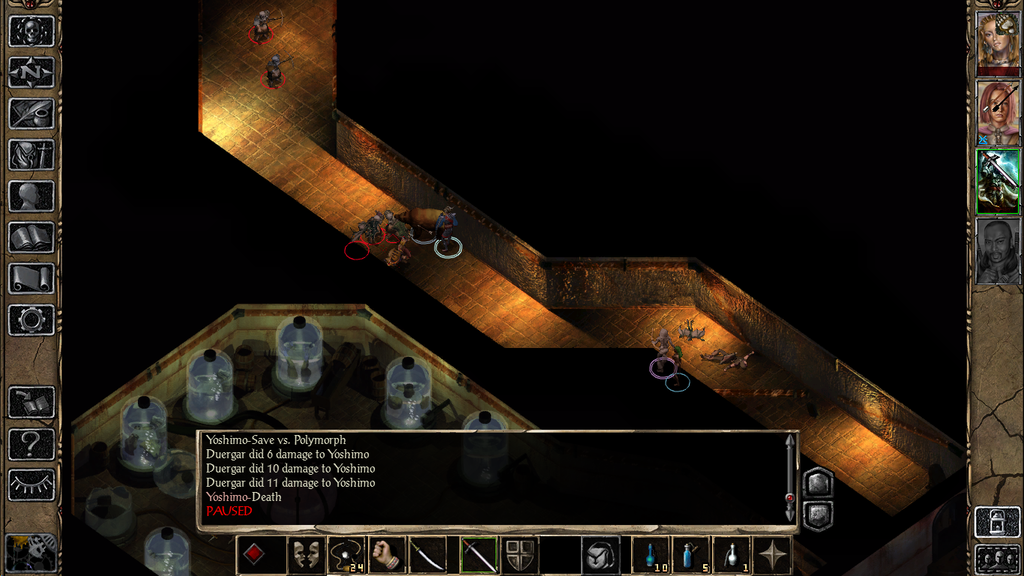Image resolution: width=1024 pixels, height=576 pixels.
Task: Select the green-highlighted warrior portrait
Action: 997,181
